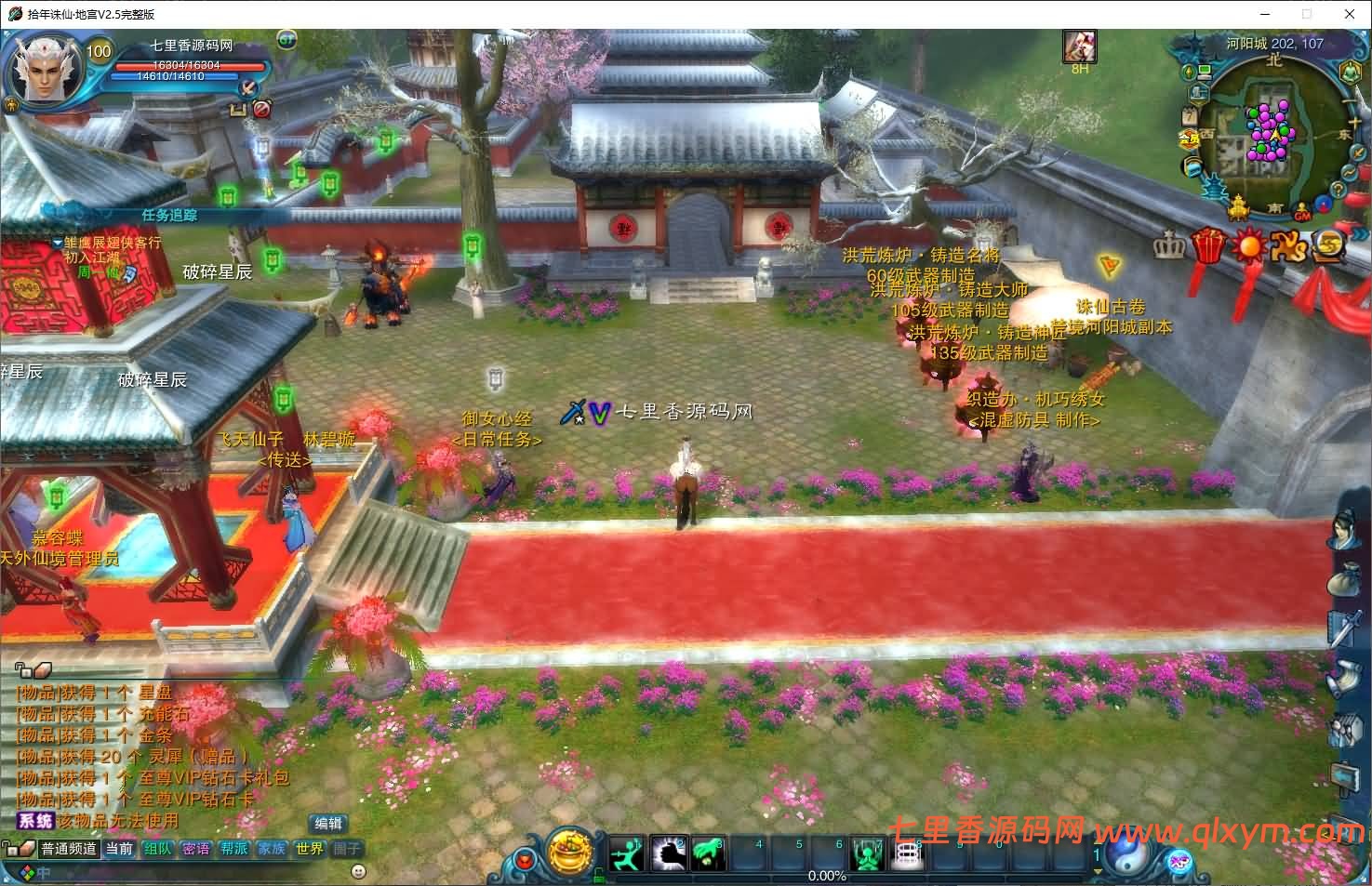1372x886 pixels.
Task: Open the question mark help icon on minimap edge
Action: coord(1337,189)
